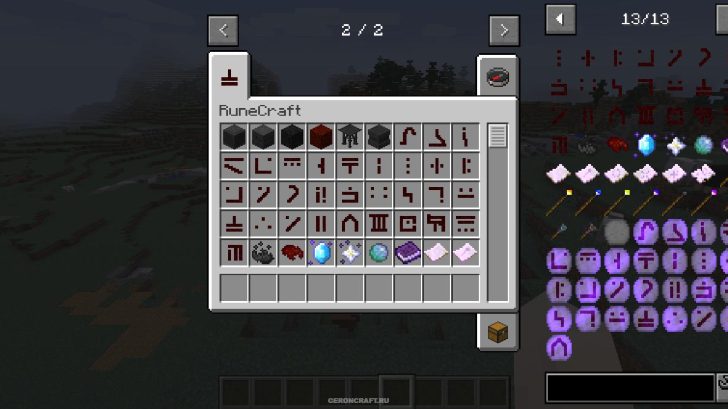Image resolution: width=728 pixels, height=409 pixels.
Task: Pick the gray stone disc item
Action: (x=617, y=232)
